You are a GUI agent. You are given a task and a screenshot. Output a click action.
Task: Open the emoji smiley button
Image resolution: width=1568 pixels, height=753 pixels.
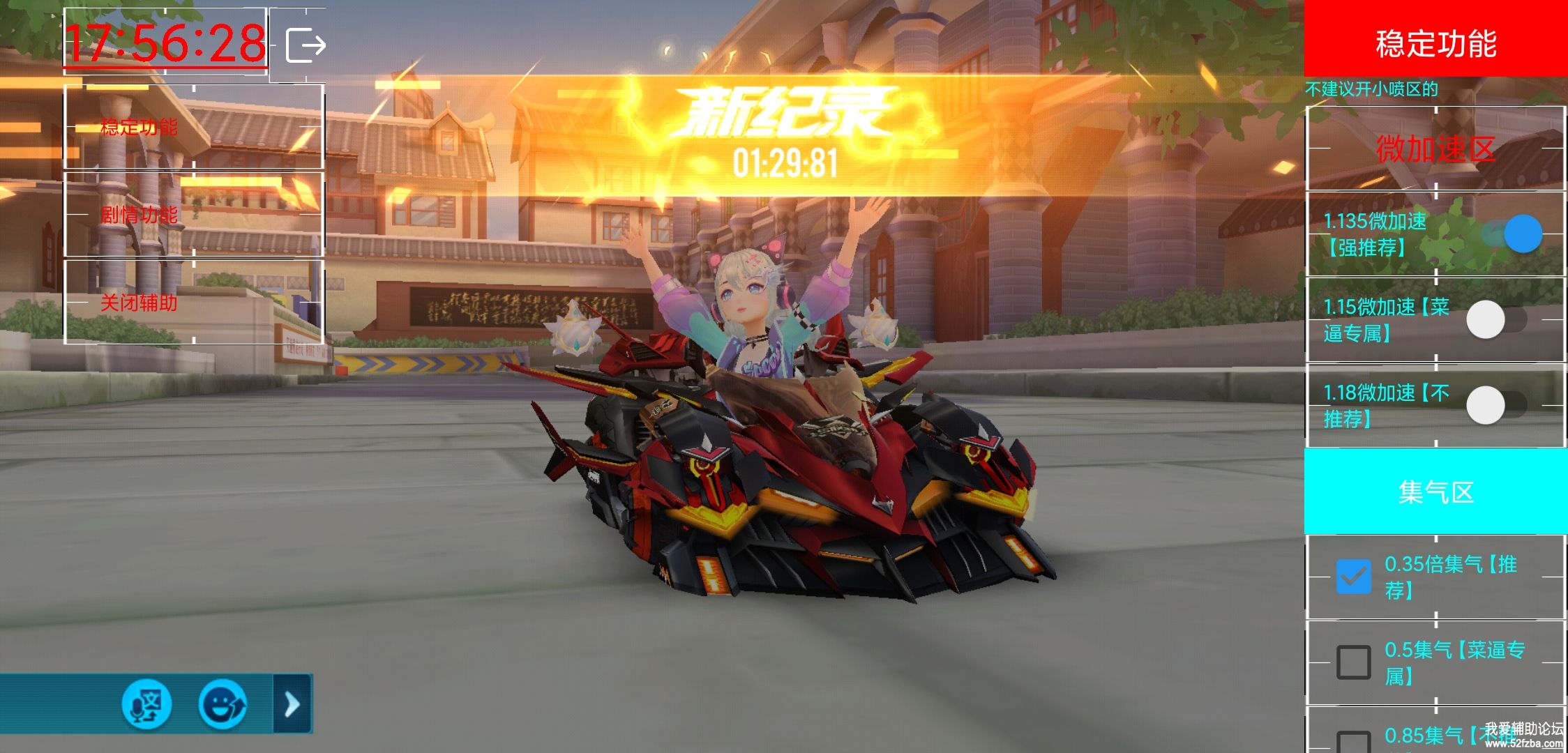(223, 704)
